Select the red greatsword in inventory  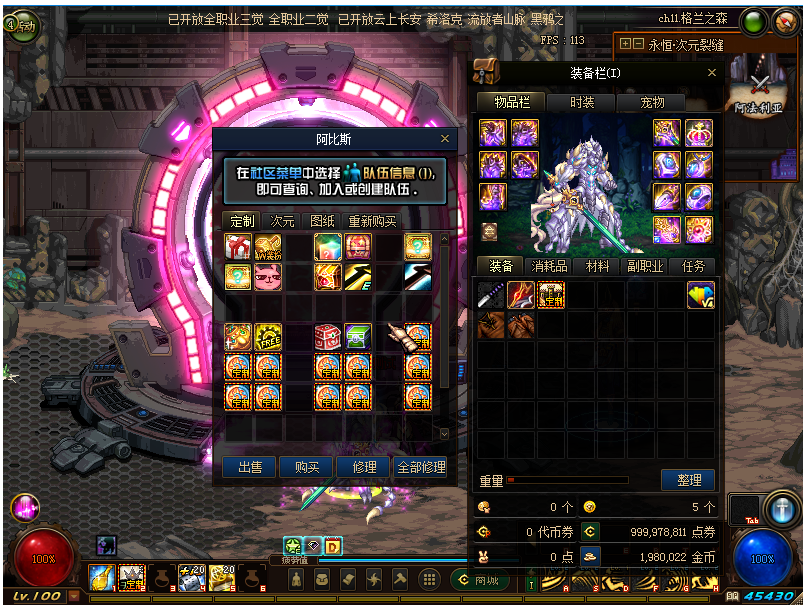[521, 295]
